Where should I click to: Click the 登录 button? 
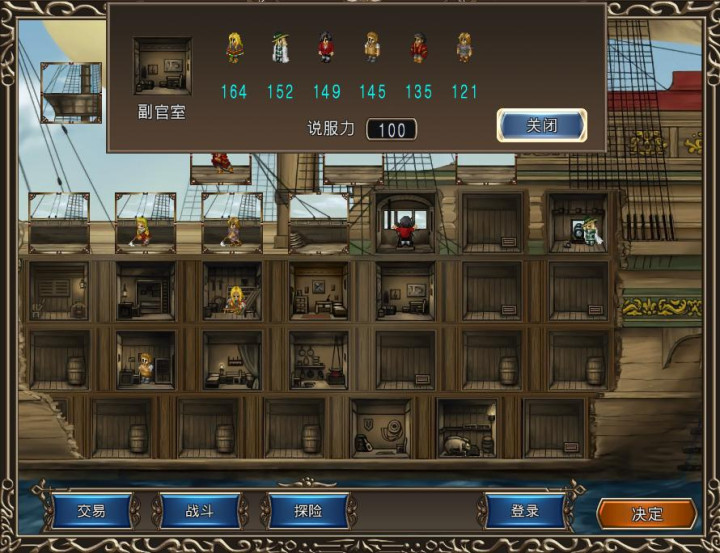(x=525, y=511)
